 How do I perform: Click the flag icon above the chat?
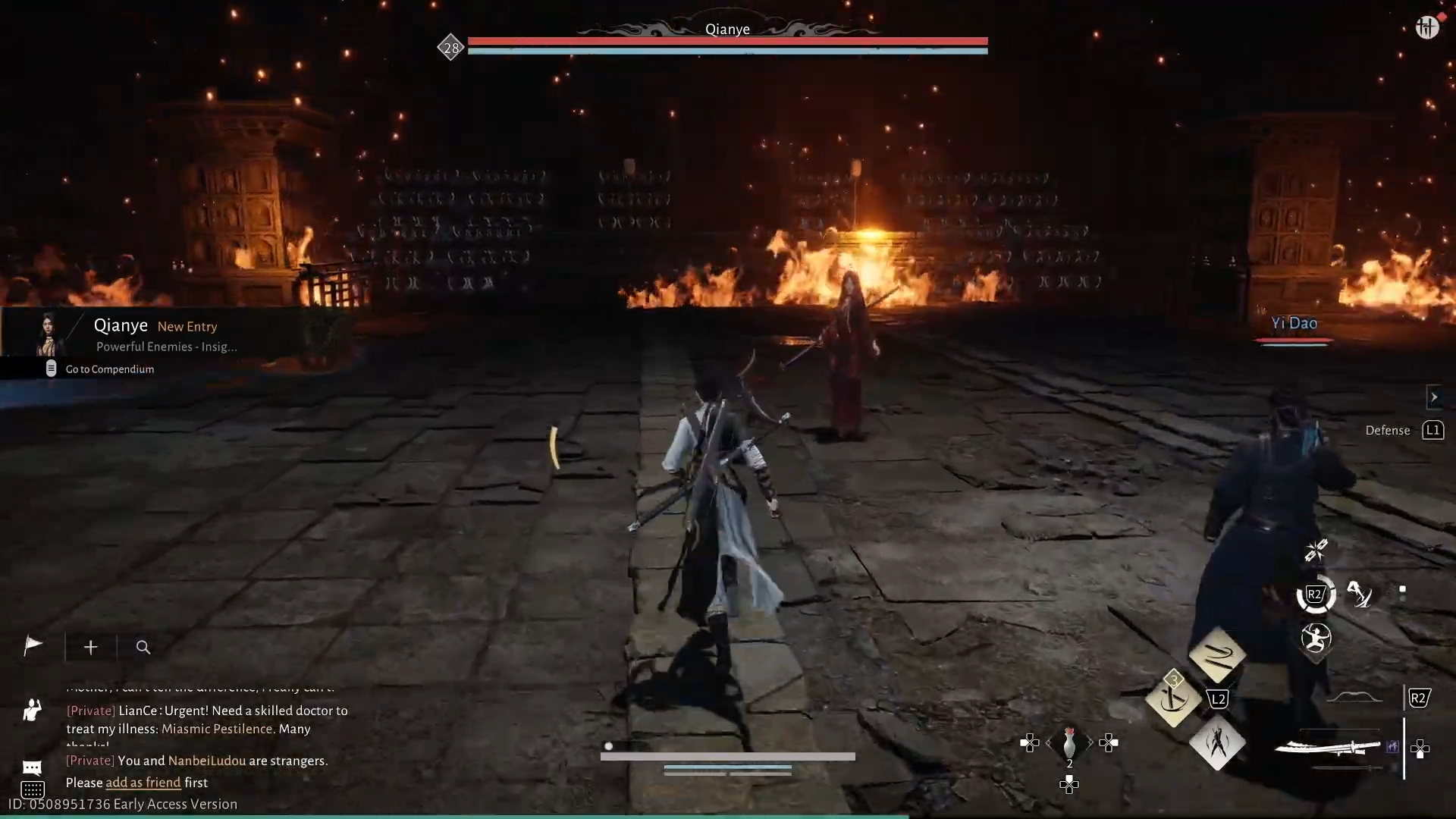pyautogui.click(x=32, y=646)
